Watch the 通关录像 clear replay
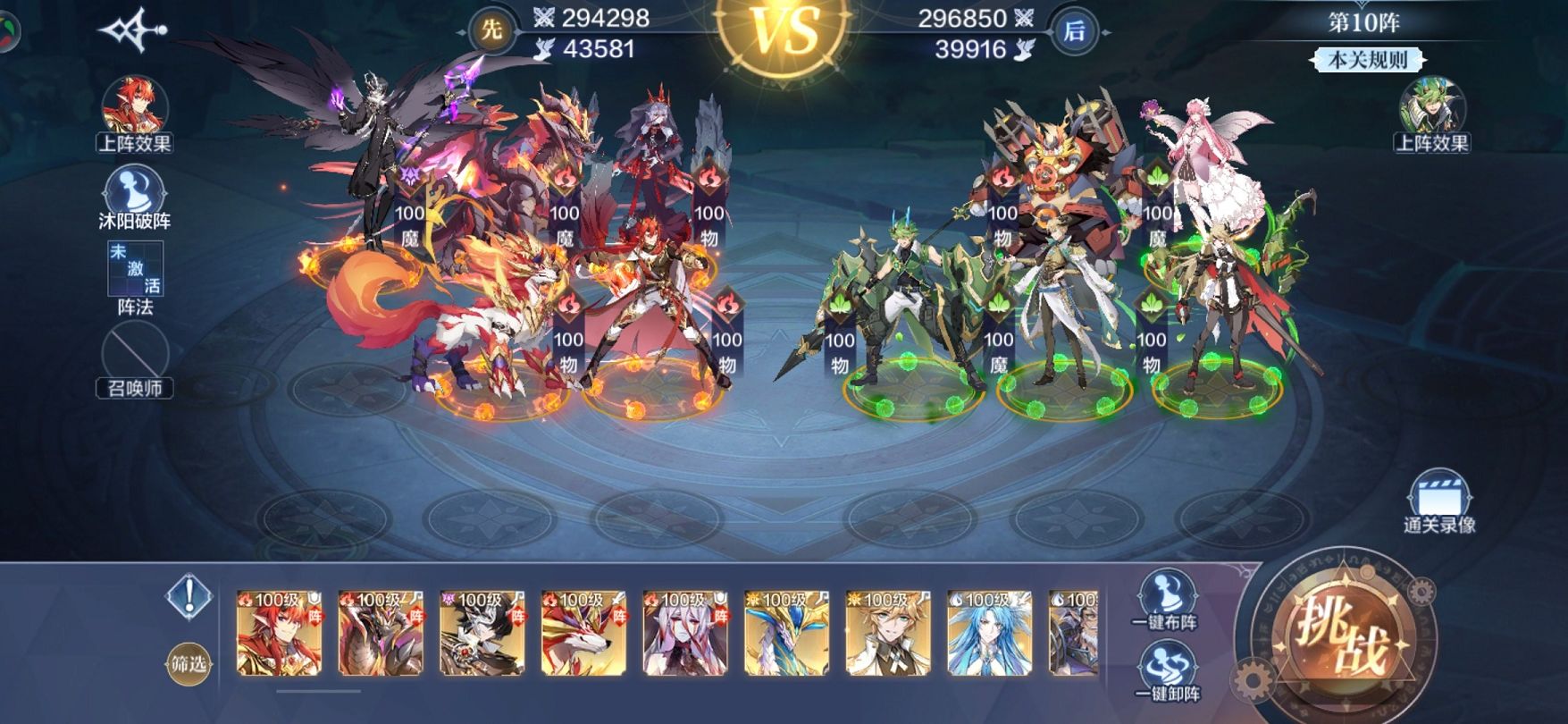1568x724 pixels. (1438, 503)
